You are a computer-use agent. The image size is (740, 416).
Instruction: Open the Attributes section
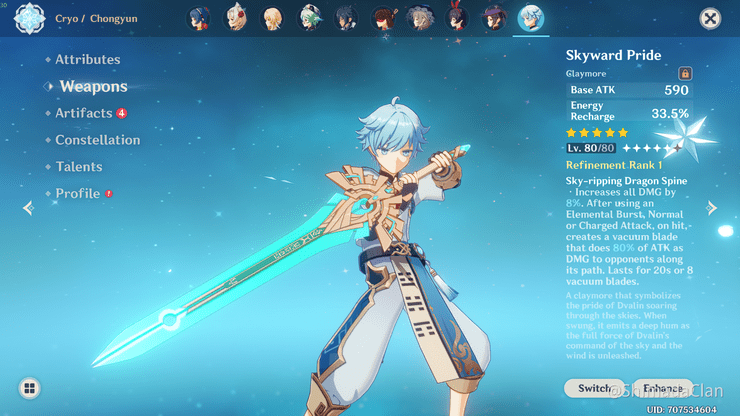tap(87, 60)
